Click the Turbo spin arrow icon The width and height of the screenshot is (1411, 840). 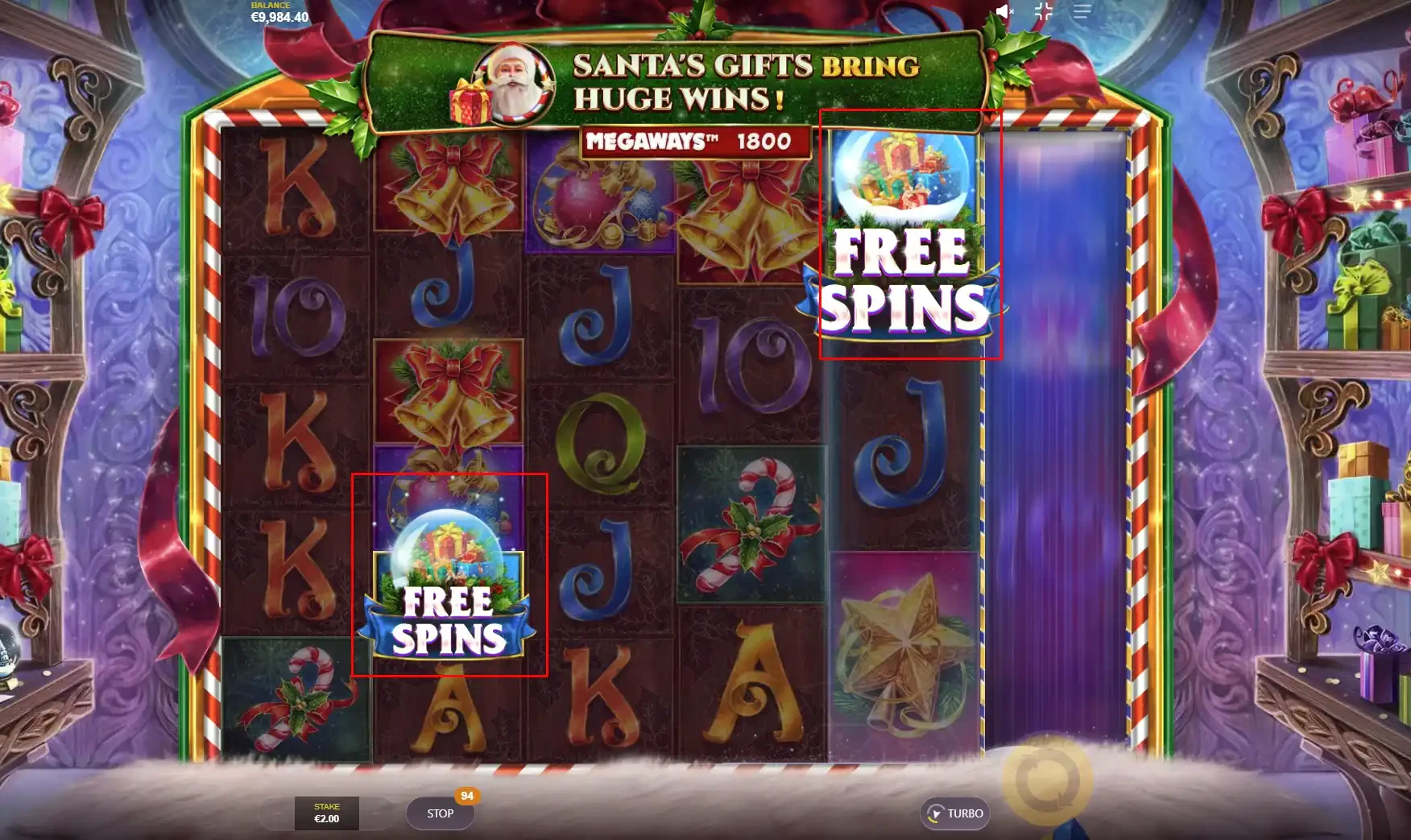937,813
